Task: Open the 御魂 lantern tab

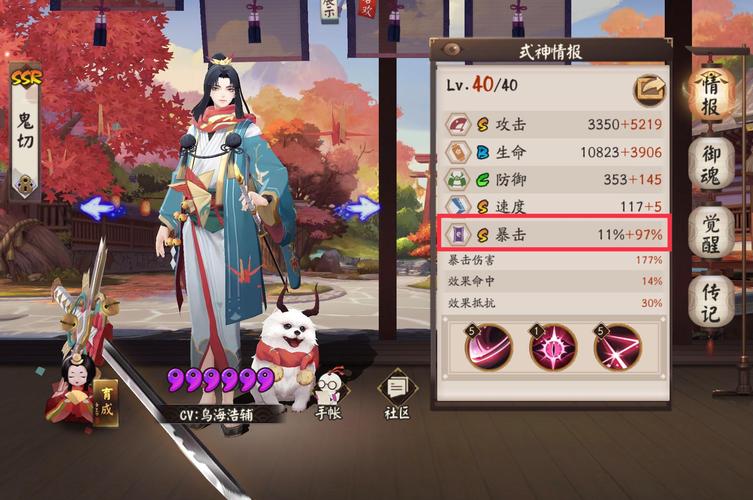Action: coord(711,162)
